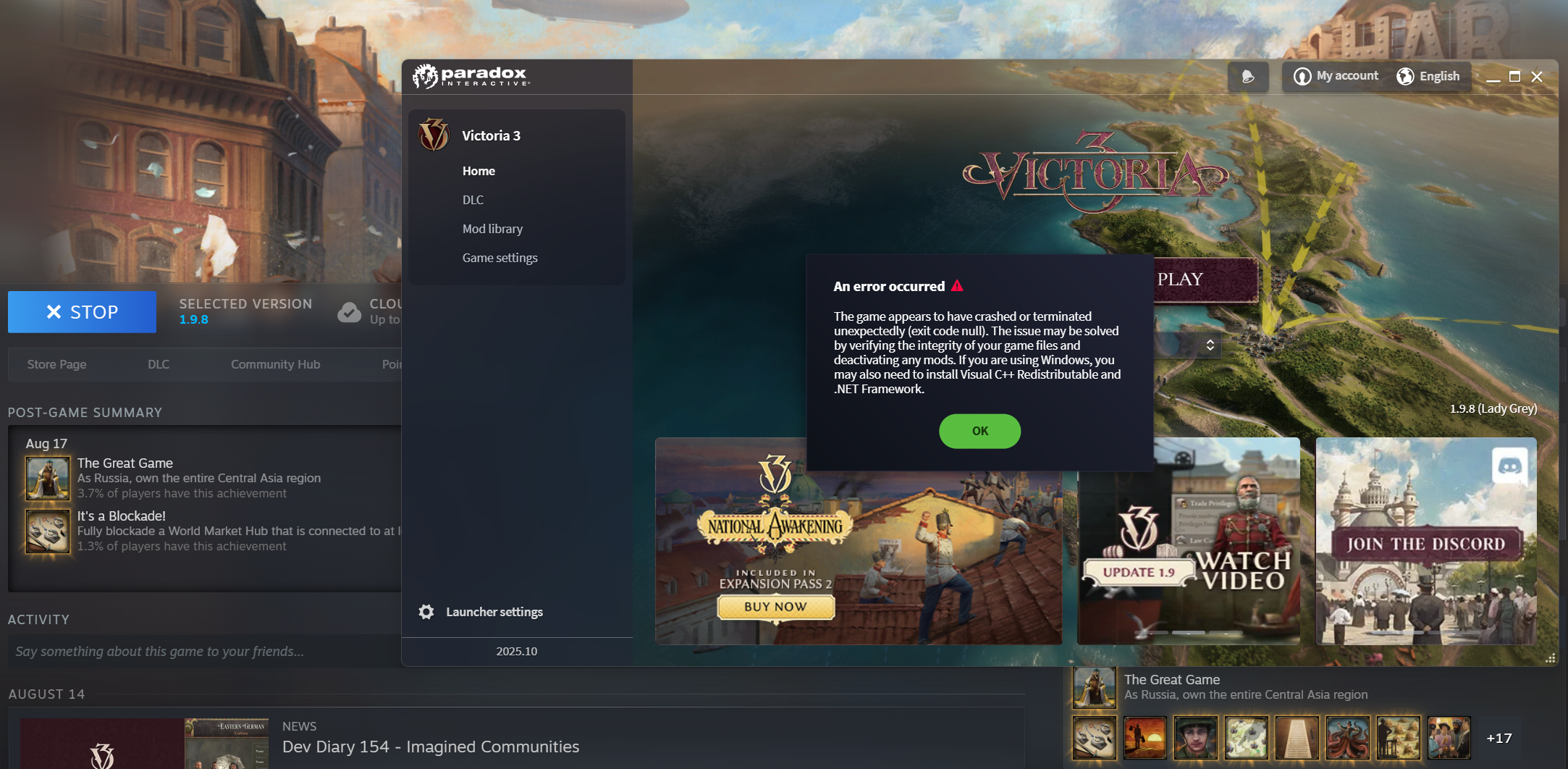Select the Victoria 3 shield emblem in sidebar
This screenshot has width=1568, height=769.
(434, 135)
